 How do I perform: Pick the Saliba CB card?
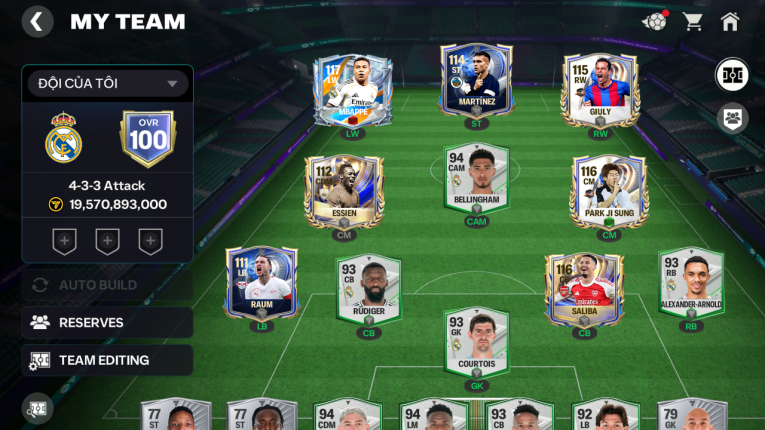click(x=584, y=289)
